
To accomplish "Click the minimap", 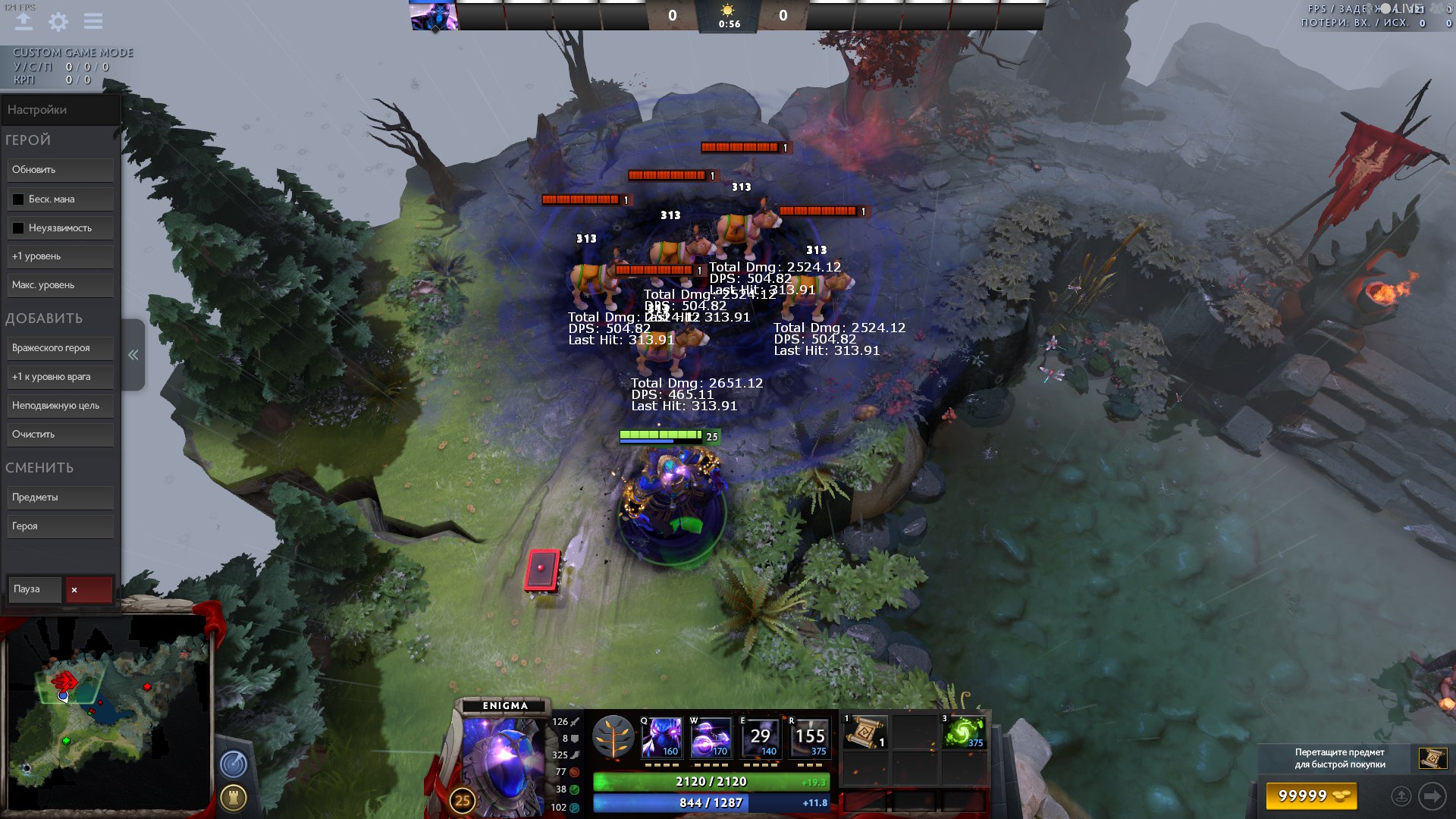I will [x=106, y=713].
